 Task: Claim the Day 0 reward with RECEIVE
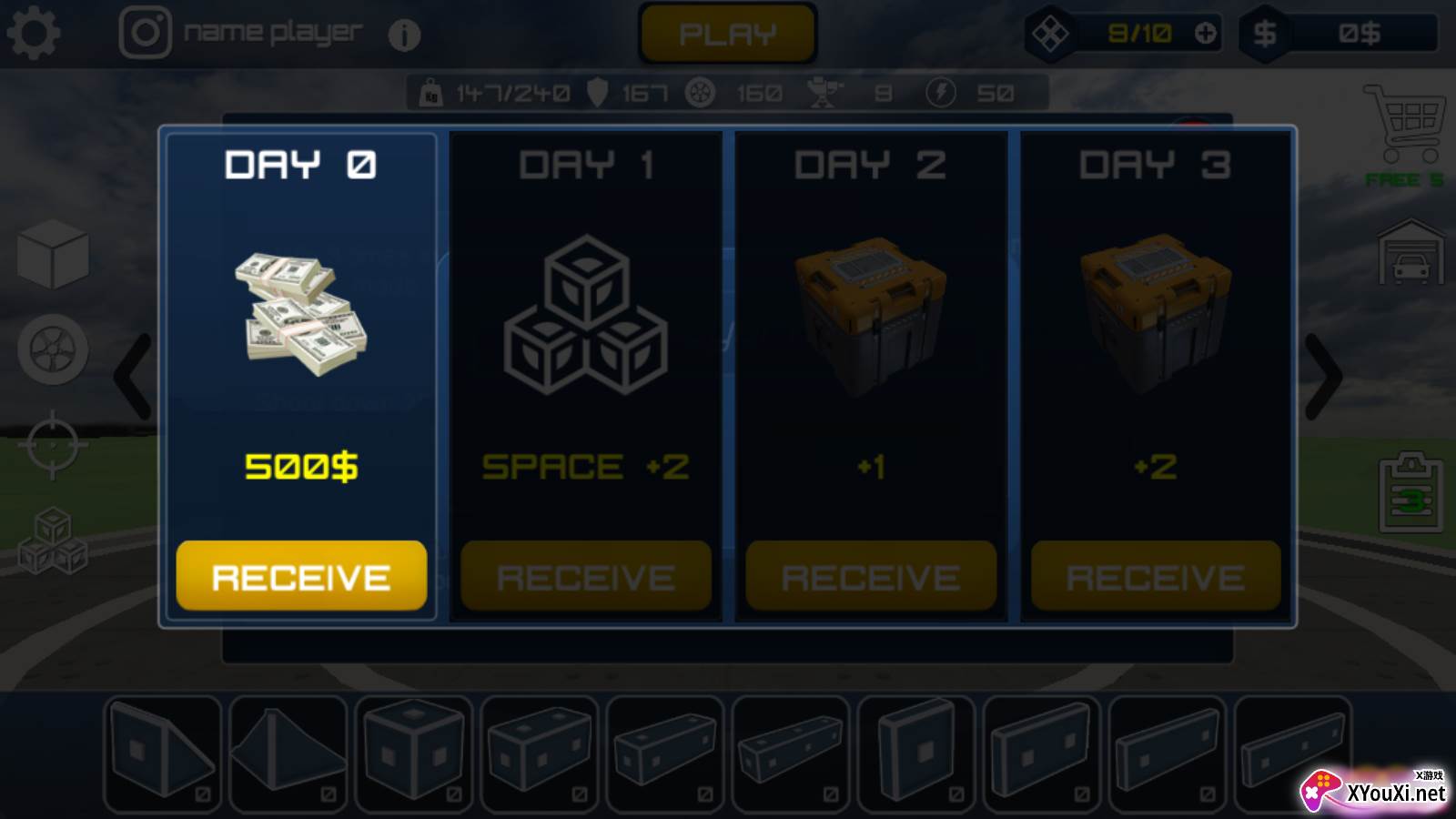(301, 576)
